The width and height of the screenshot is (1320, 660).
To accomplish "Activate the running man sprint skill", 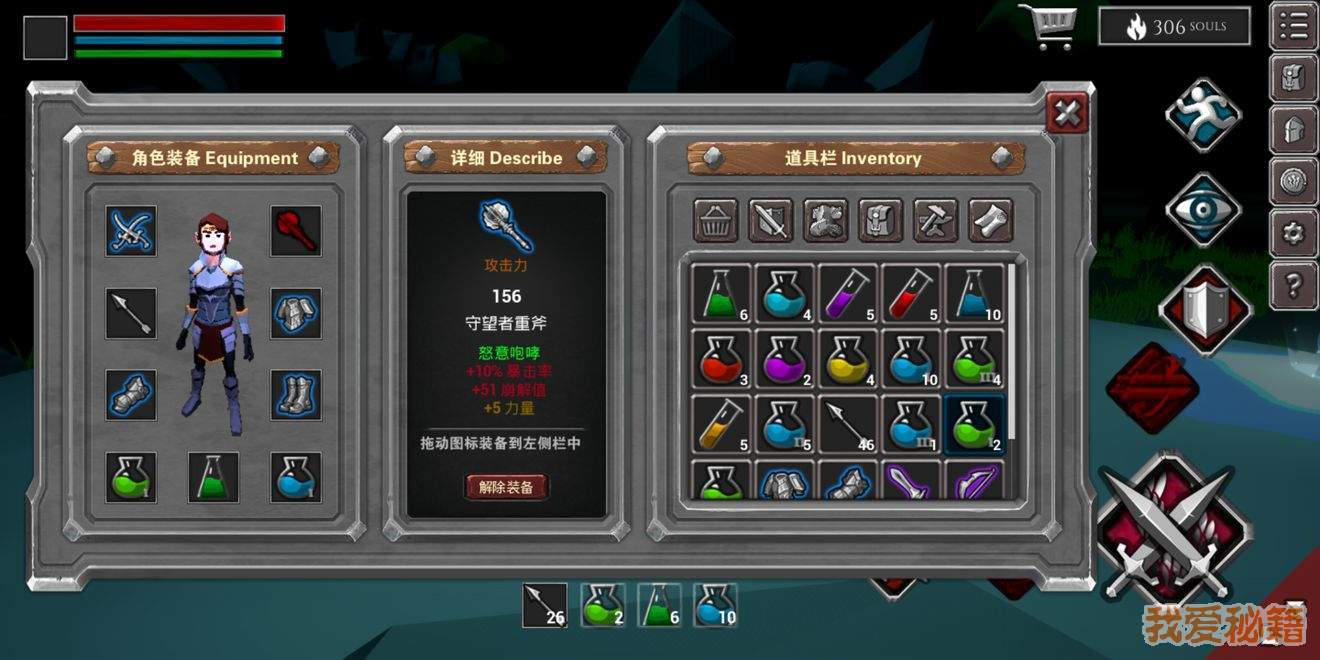I will tap(1203, 115).
